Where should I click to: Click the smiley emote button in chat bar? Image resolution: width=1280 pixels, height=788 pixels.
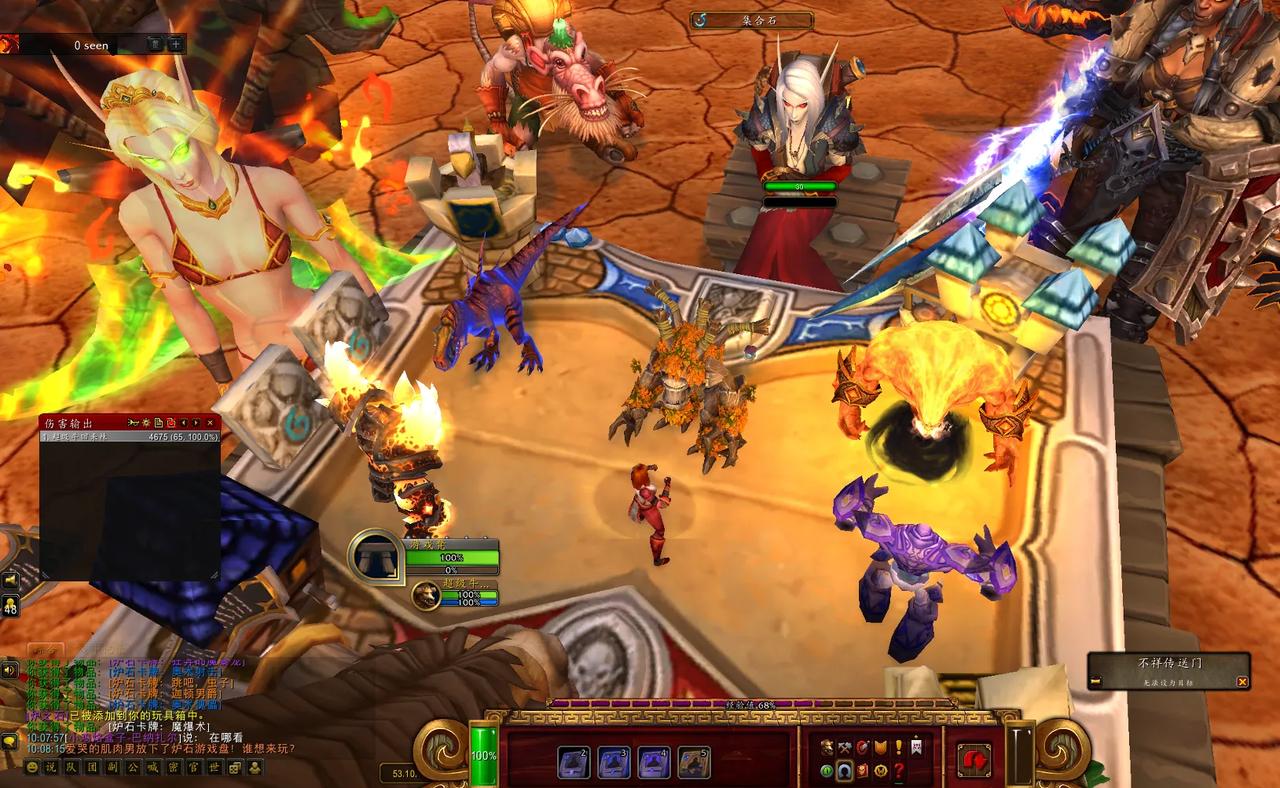point(32,768)
